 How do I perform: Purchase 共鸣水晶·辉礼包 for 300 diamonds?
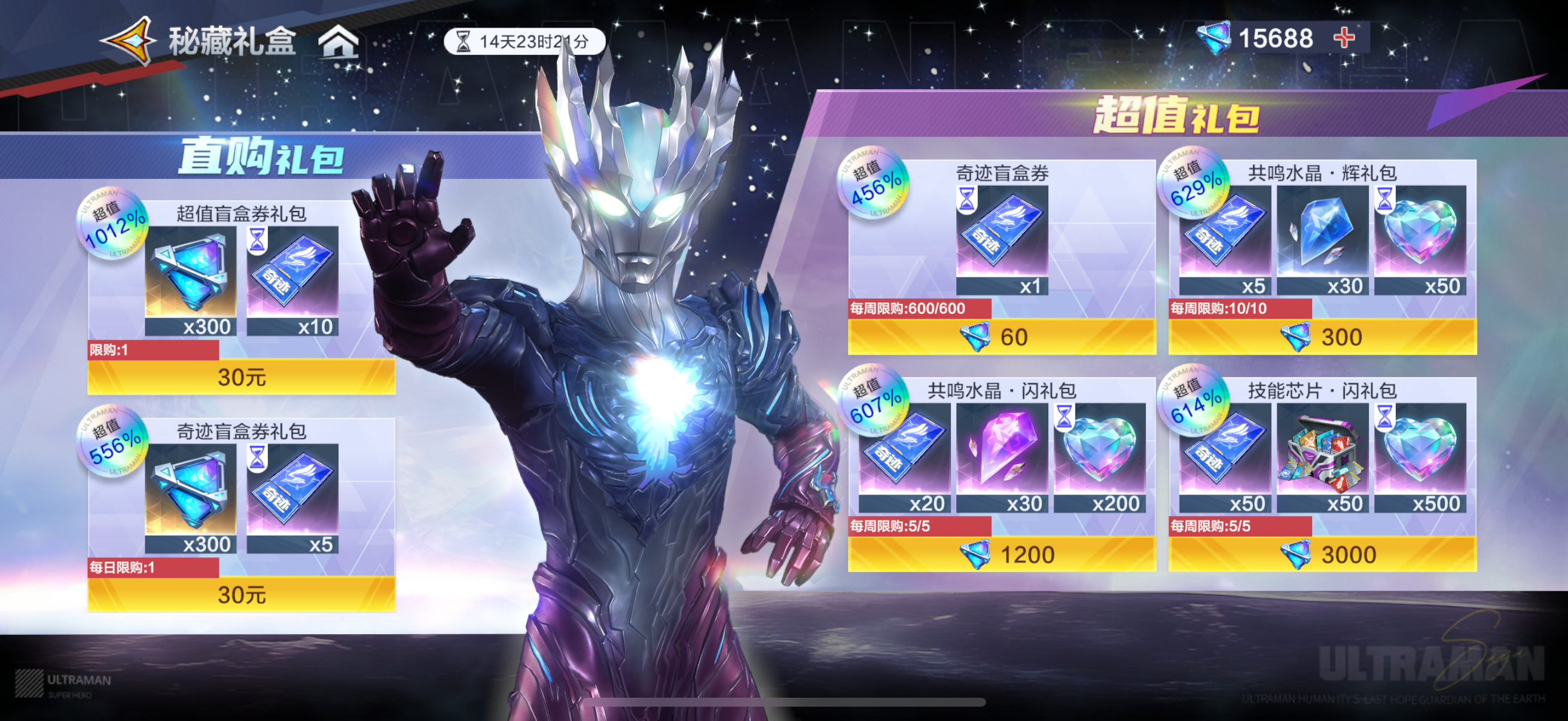click(x=1322, y=337)
